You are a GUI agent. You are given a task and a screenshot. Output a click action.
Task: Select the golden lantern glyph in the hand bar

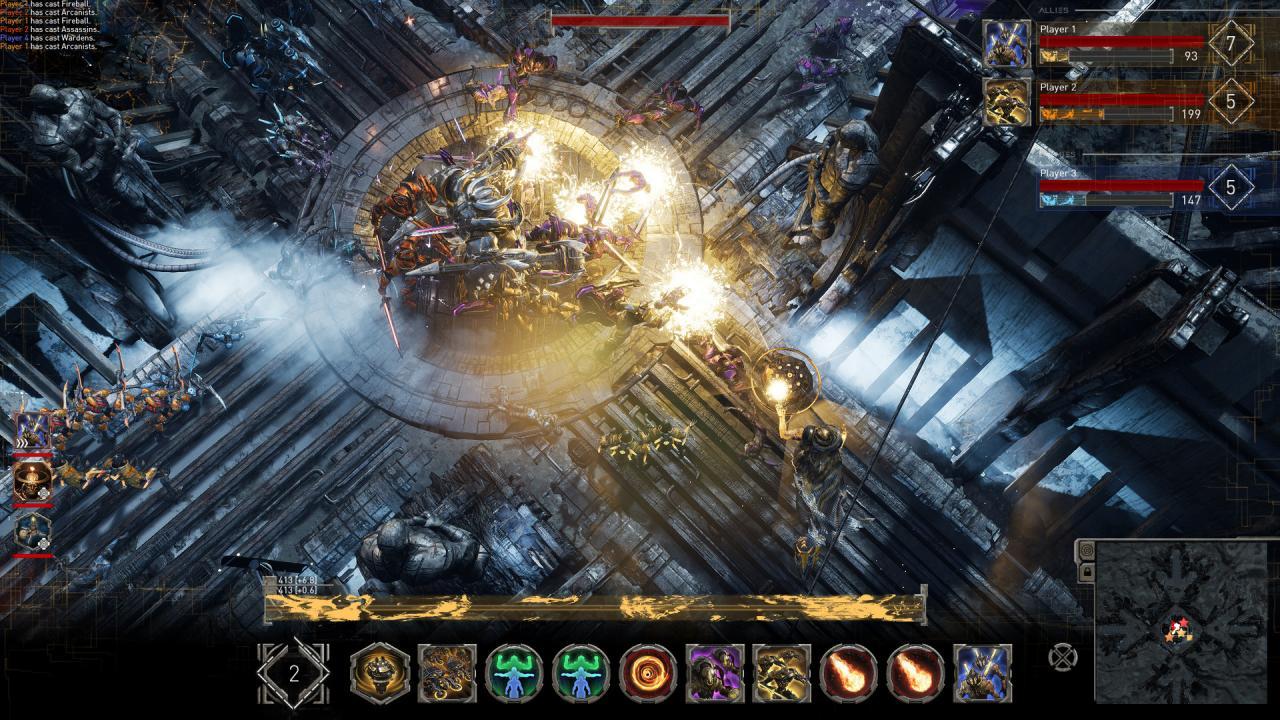pyautogui.click(x=377, y=665)
